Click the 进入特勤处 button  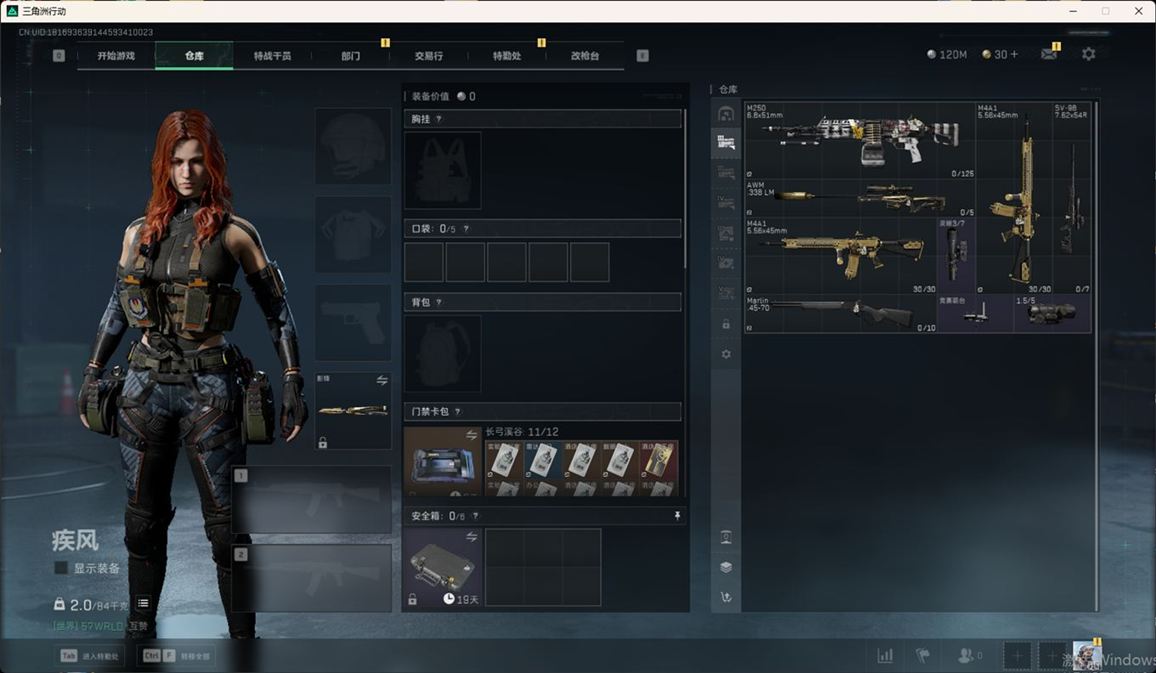90,656
